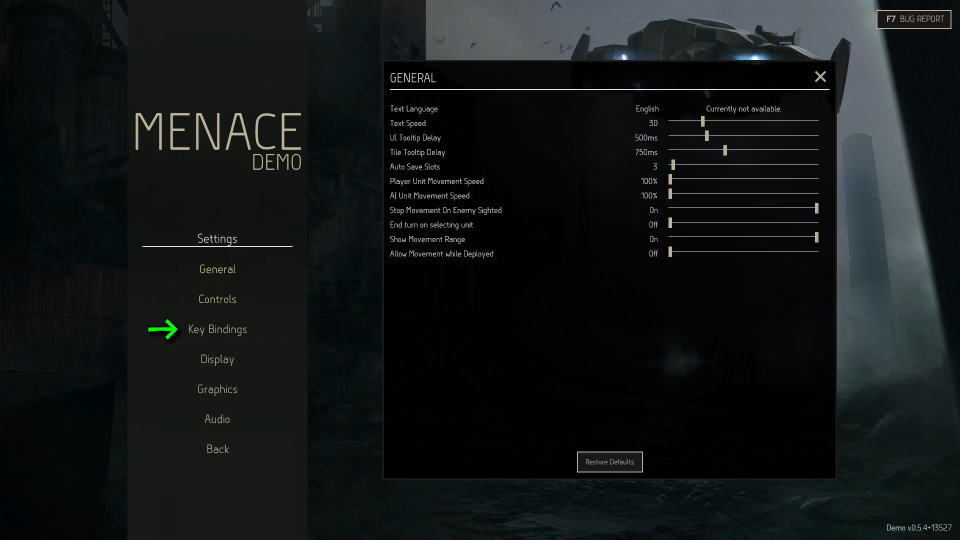The image size is (960, 540).
Task: Adjust the Text Speed slider
Action: coord(702,123)
